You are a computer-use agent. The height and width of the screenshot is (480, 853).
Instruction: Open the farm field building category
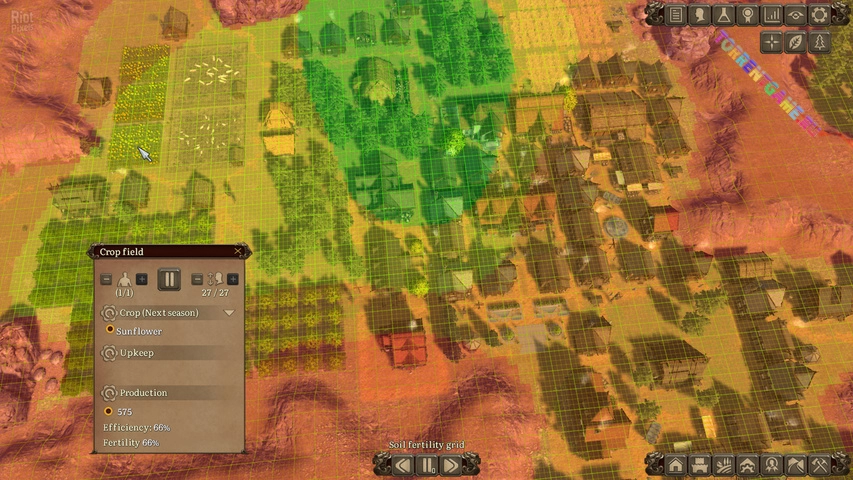click(725, 464)
